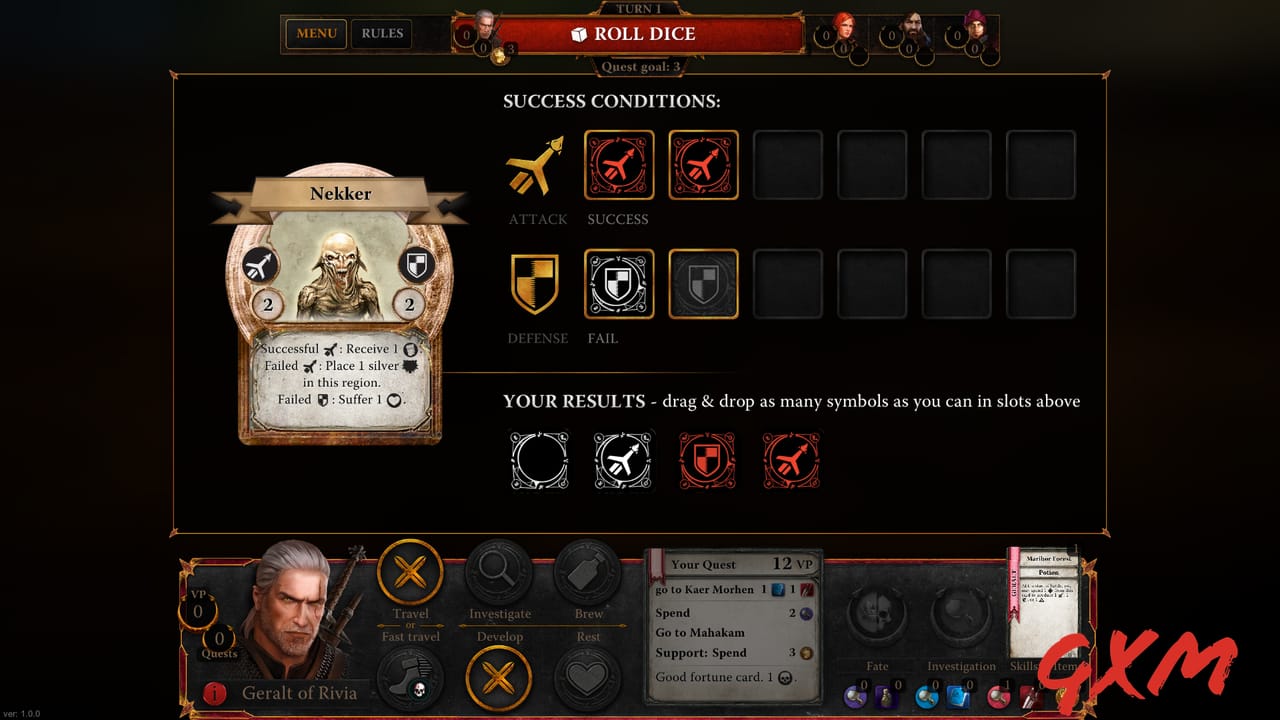
Task: Open the MENU
Action: click(x=315, y=33)
